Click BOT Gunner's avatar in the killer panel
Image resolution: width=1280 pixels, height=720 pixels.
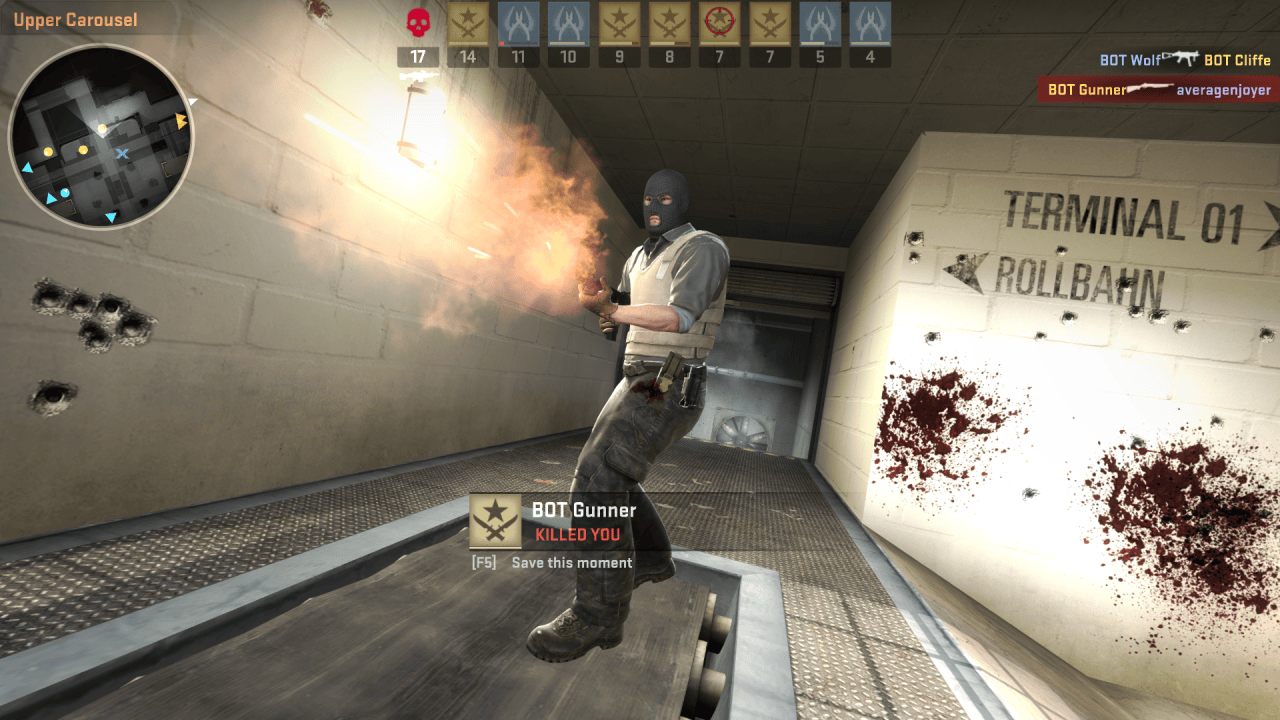496,521
